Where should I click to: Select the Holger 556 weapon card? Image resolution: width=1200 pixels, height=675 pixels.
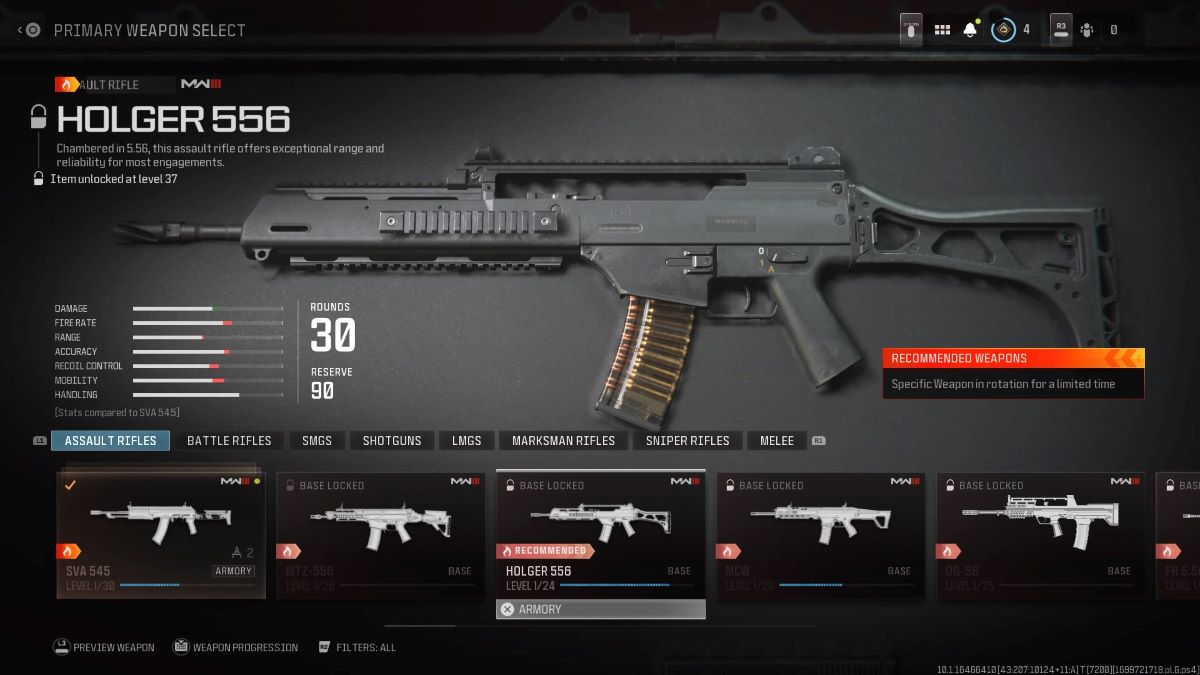600,534
